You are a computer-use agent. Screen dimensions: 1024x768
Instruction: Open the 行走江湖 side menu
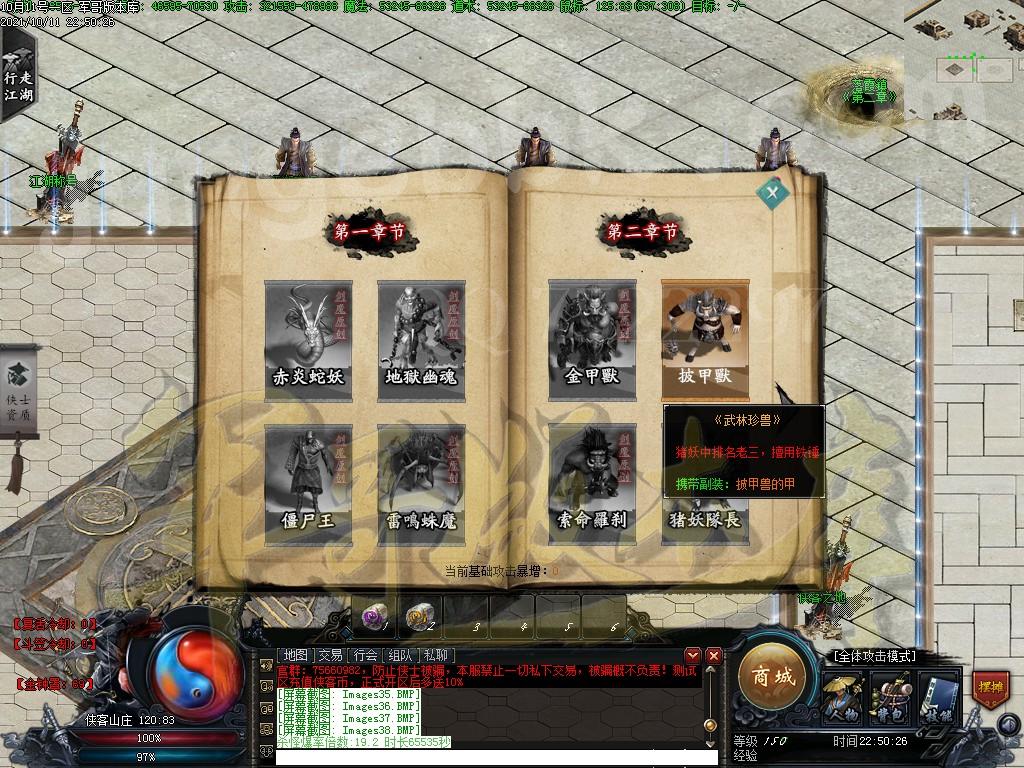pos(17,77)
